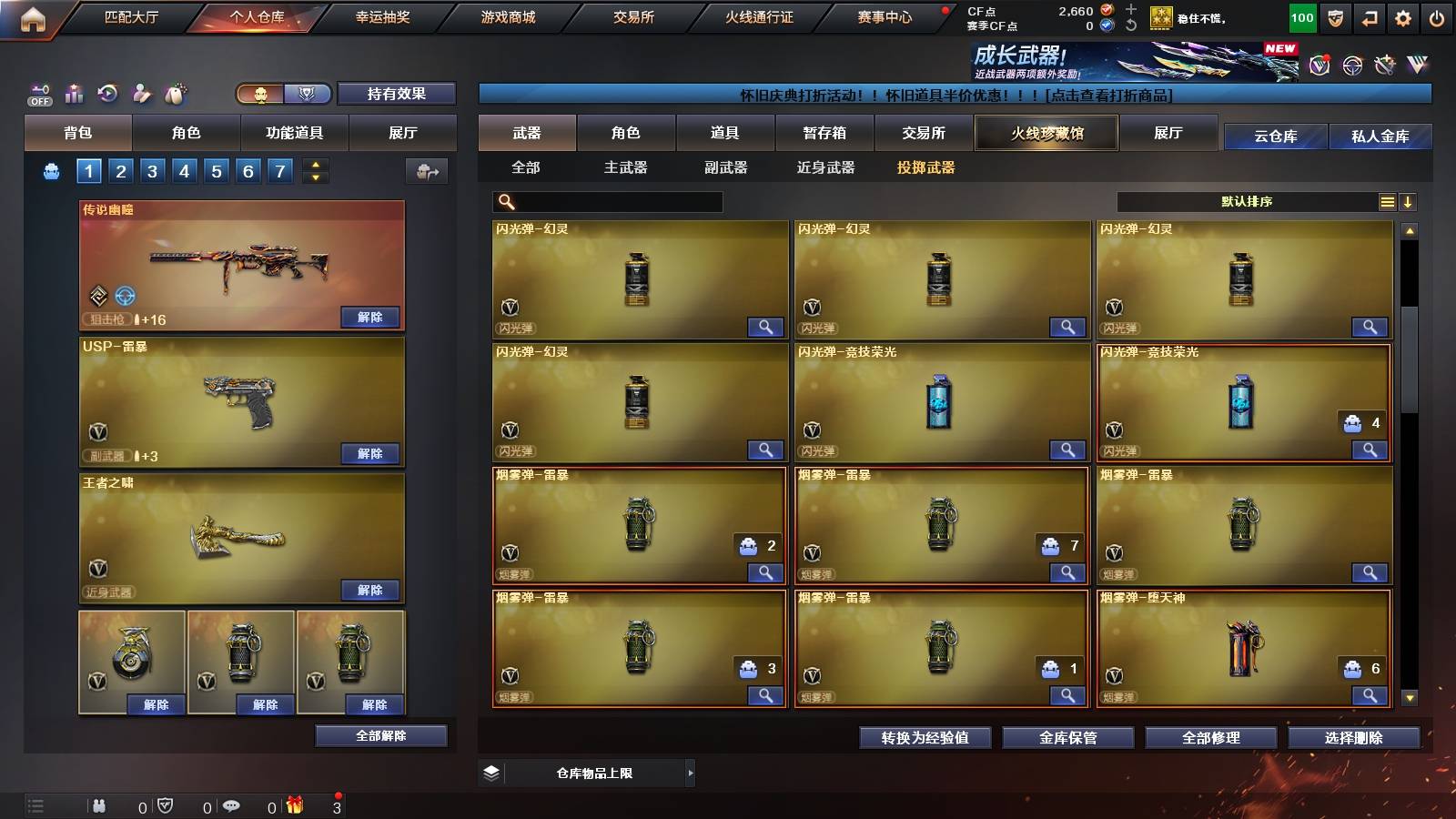
Task: Select the magnifier icon on 闪光弹-幻灵 item
Action: pyautogui.click(x=767, y=327)
